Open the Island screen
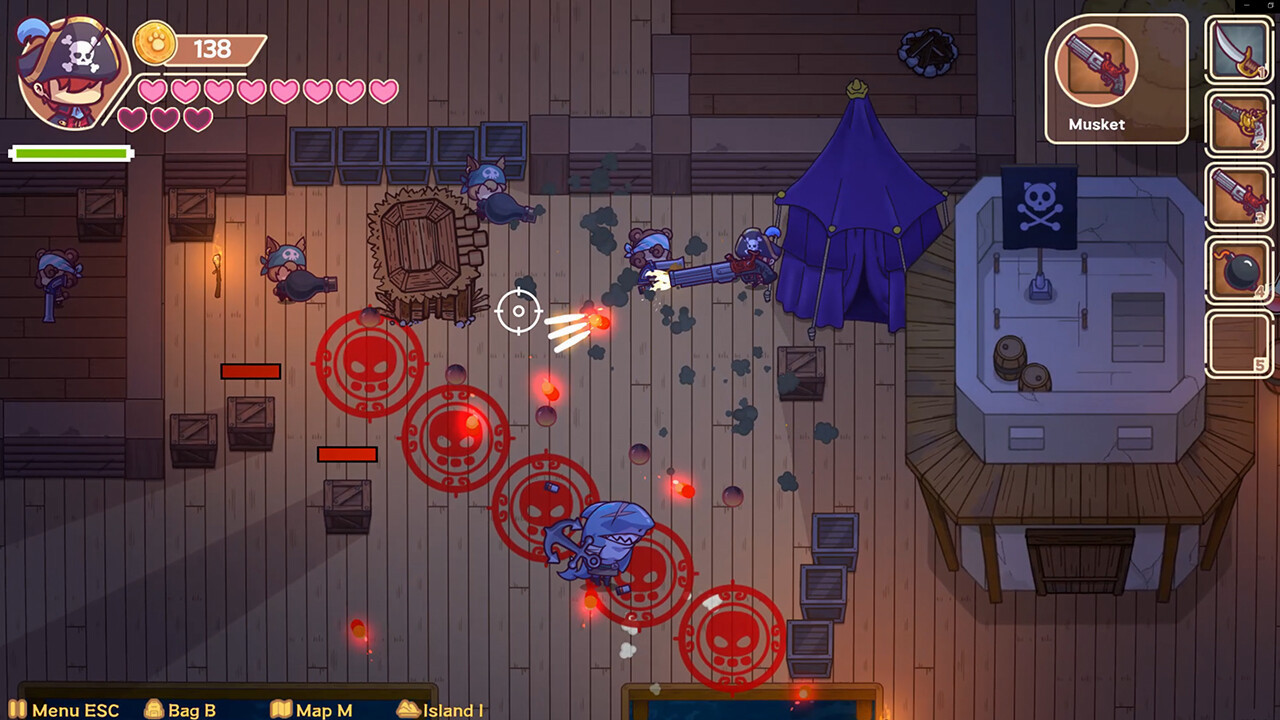Screen dimensions: 1280x720 pyautogui.click(x=440, y=710)
